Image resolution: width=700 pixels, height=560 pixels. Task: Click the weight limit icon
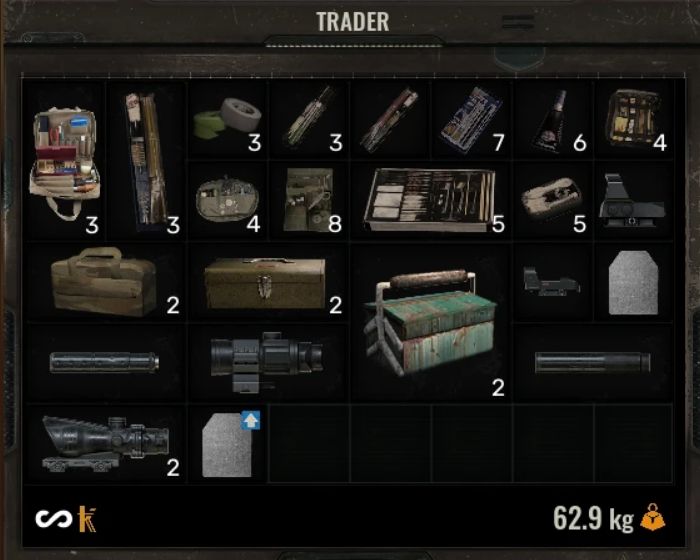(652, 518)
